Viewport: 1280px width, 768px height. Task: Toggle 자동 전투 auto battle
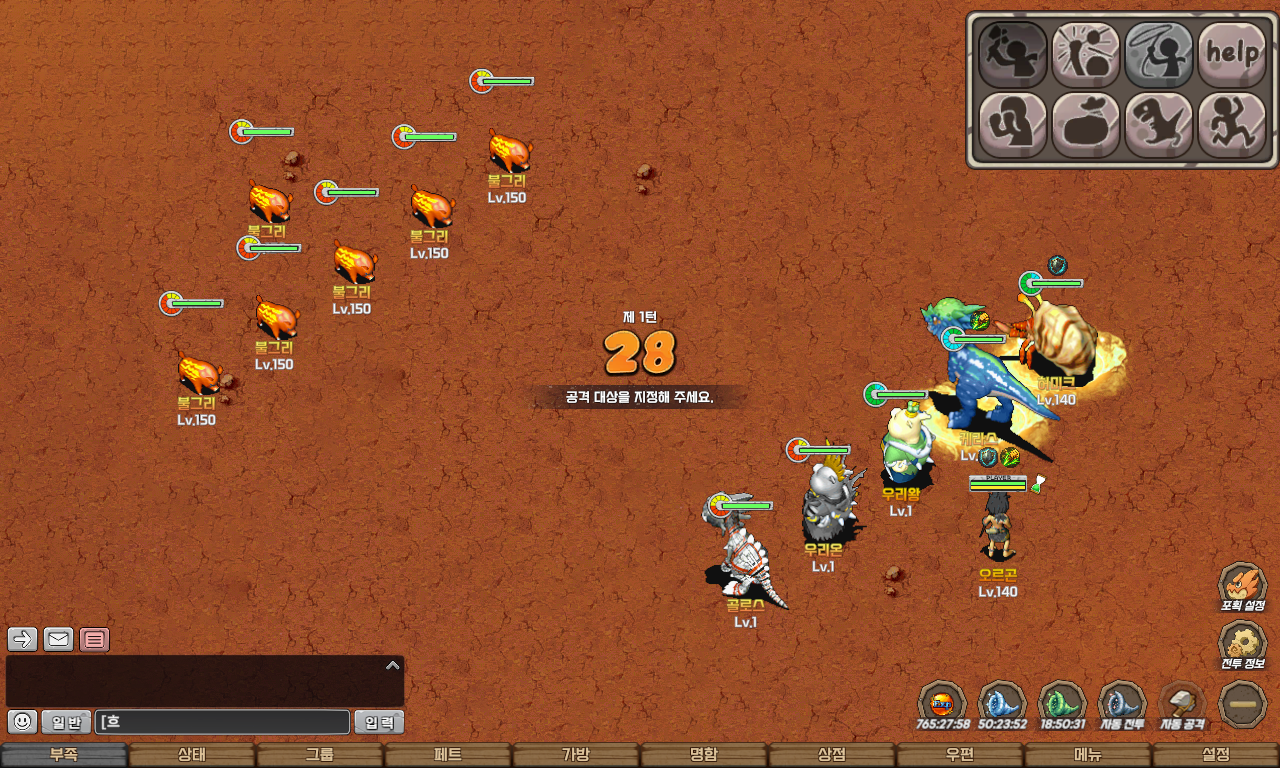tap(1122, 704)
